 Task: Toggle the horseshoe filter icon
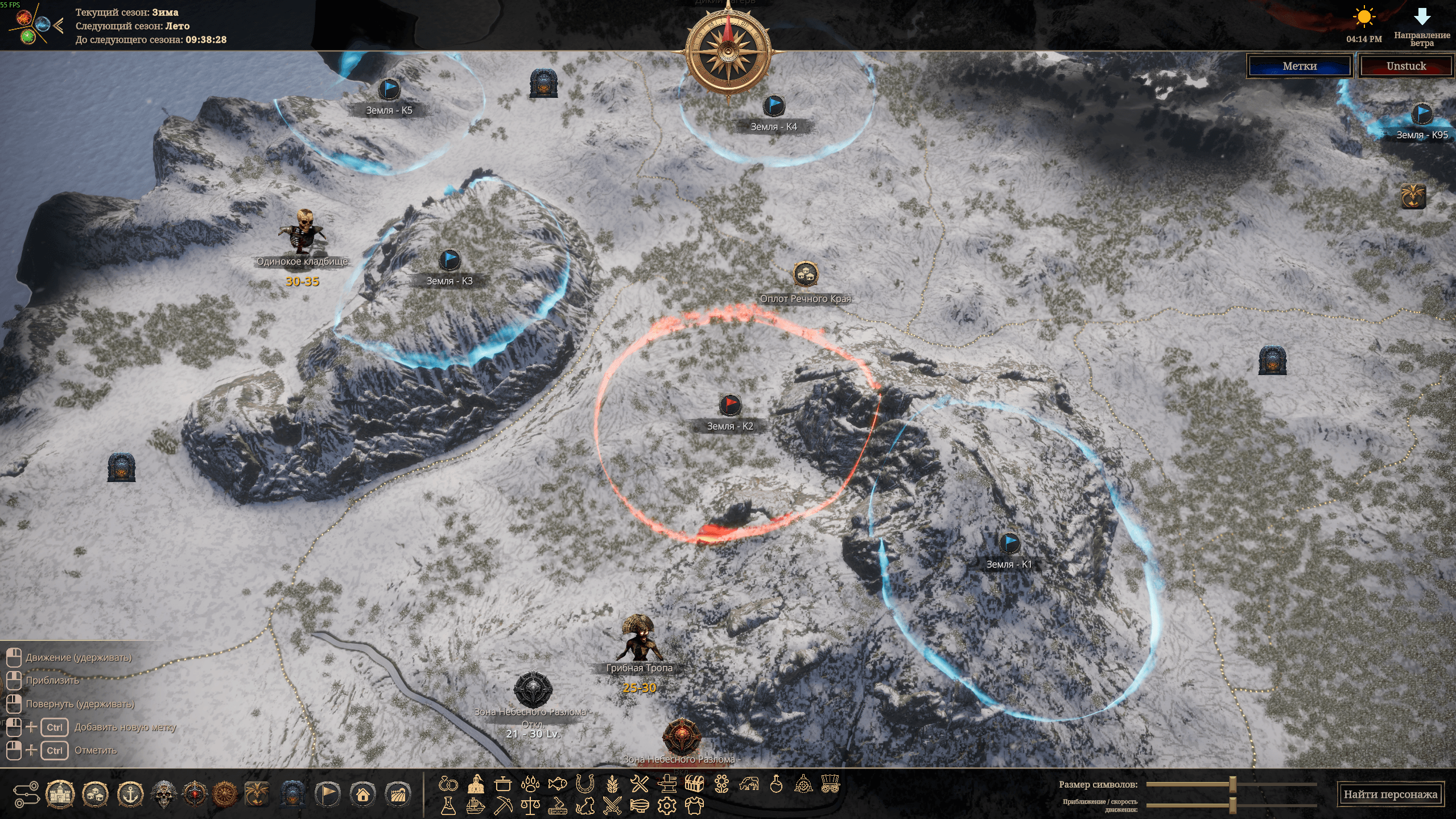[584, 784]
